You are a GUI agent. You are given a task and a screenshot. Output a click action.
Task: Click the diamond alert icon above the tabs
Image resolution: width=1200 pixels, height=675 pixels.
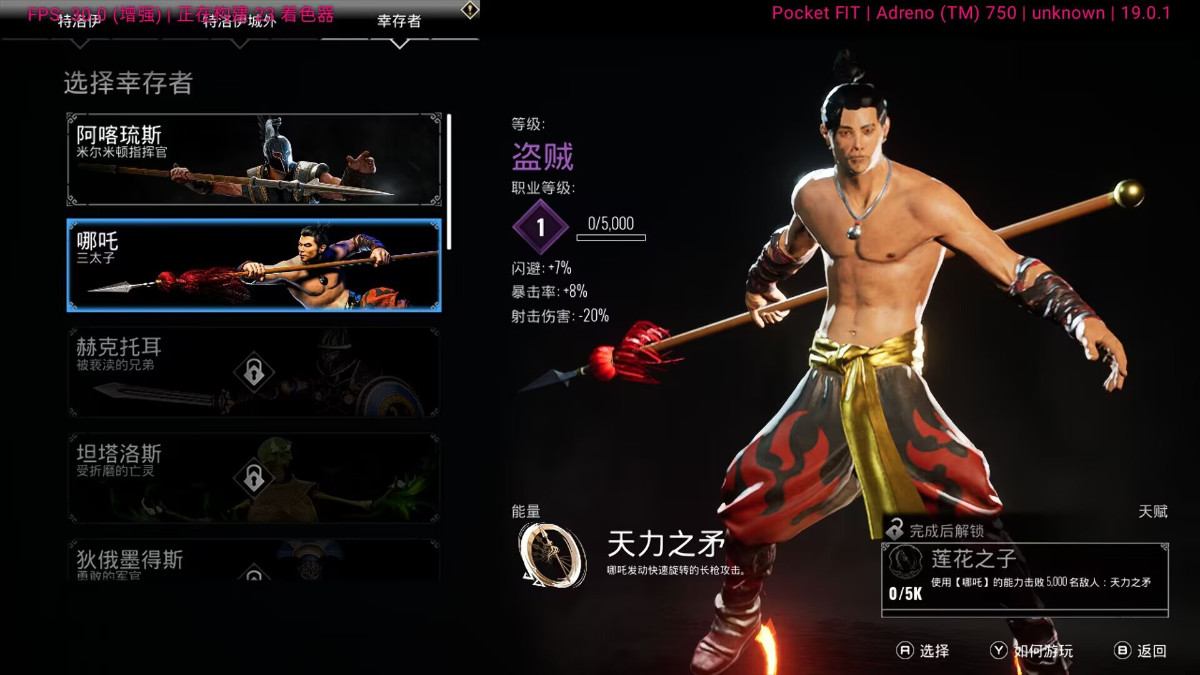tap(469, 10)
